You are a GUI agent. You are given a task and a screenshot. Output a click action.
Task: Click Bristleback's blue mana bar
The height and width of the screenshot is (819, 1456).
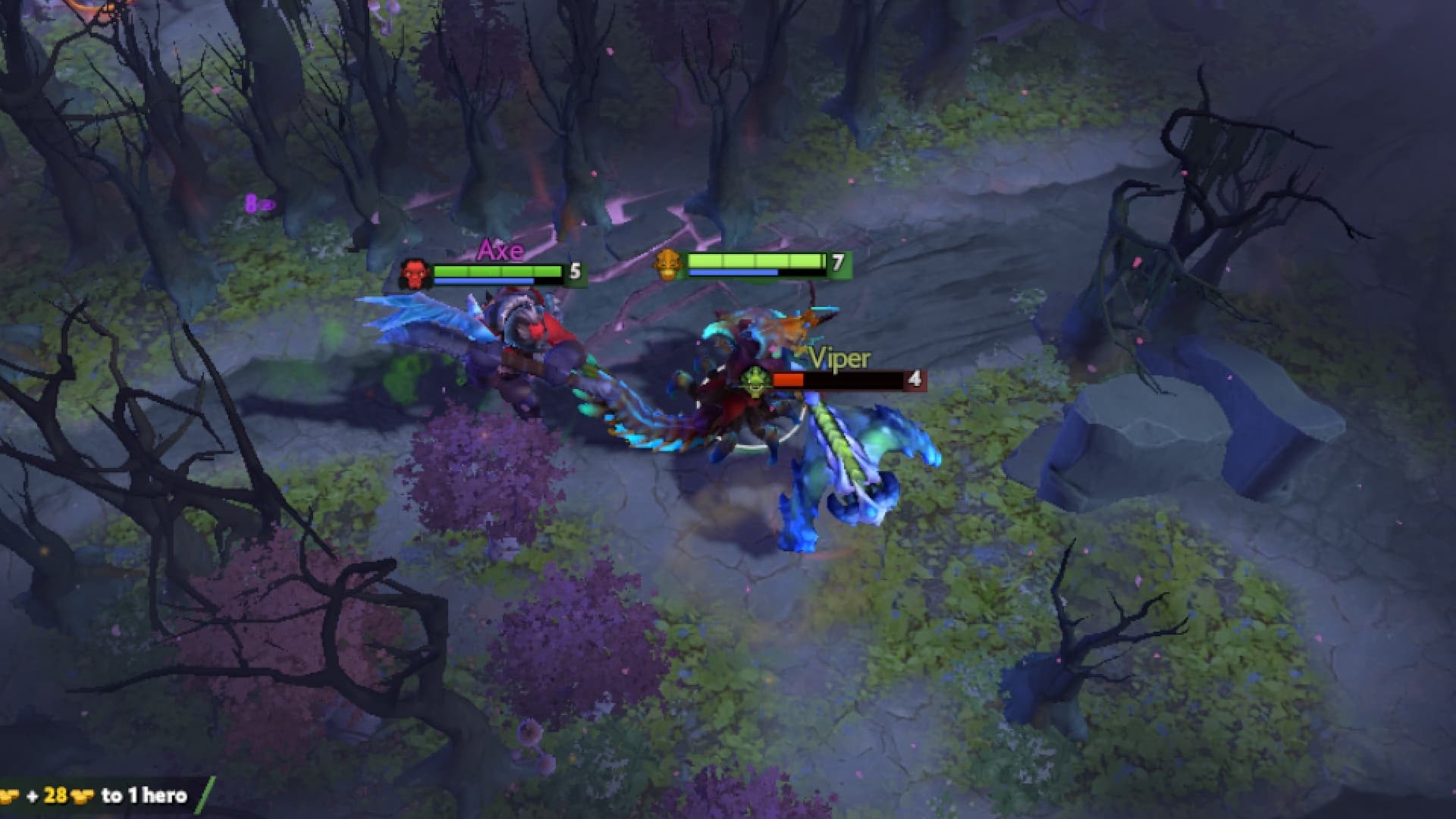(733, 272)
